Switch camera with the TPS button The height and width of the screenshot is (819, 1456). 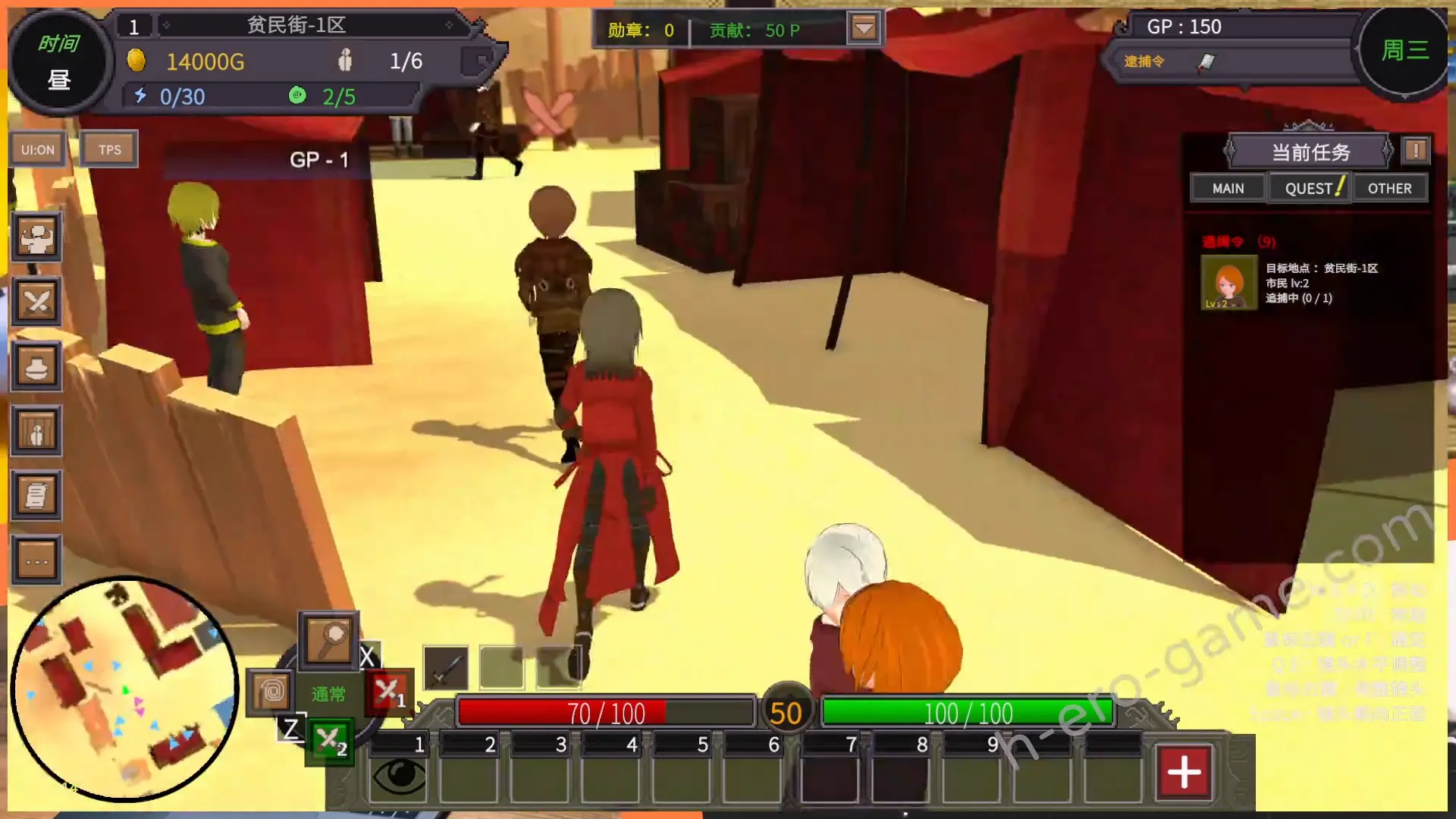coord(109,149)
